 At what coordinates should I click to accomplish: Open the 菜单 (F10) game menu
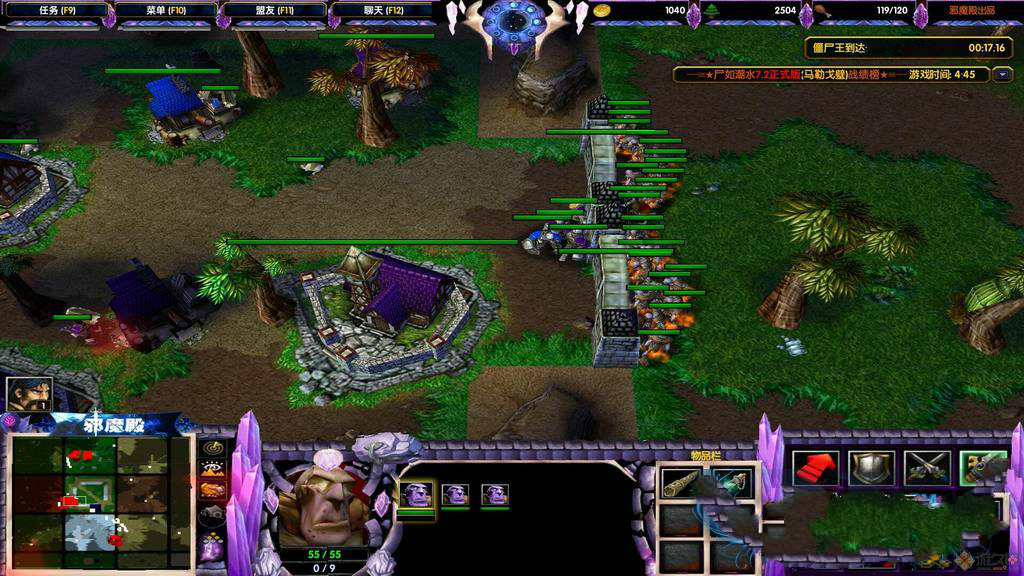pyautogui.click(x=166, y=11)
